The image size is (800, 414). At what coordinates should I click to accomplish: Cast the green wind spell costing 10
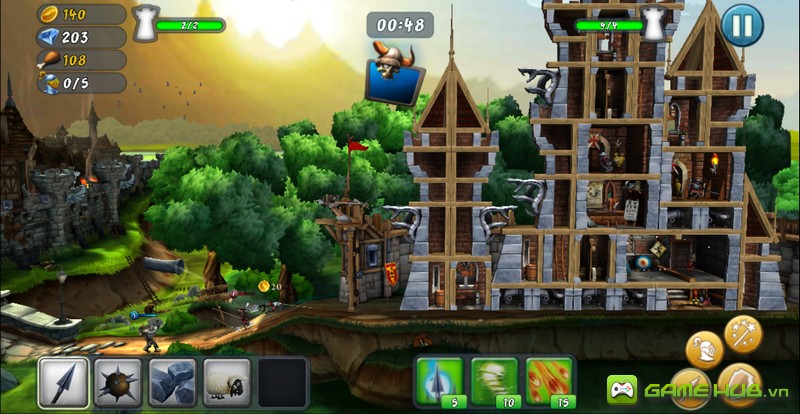point(494,381)
